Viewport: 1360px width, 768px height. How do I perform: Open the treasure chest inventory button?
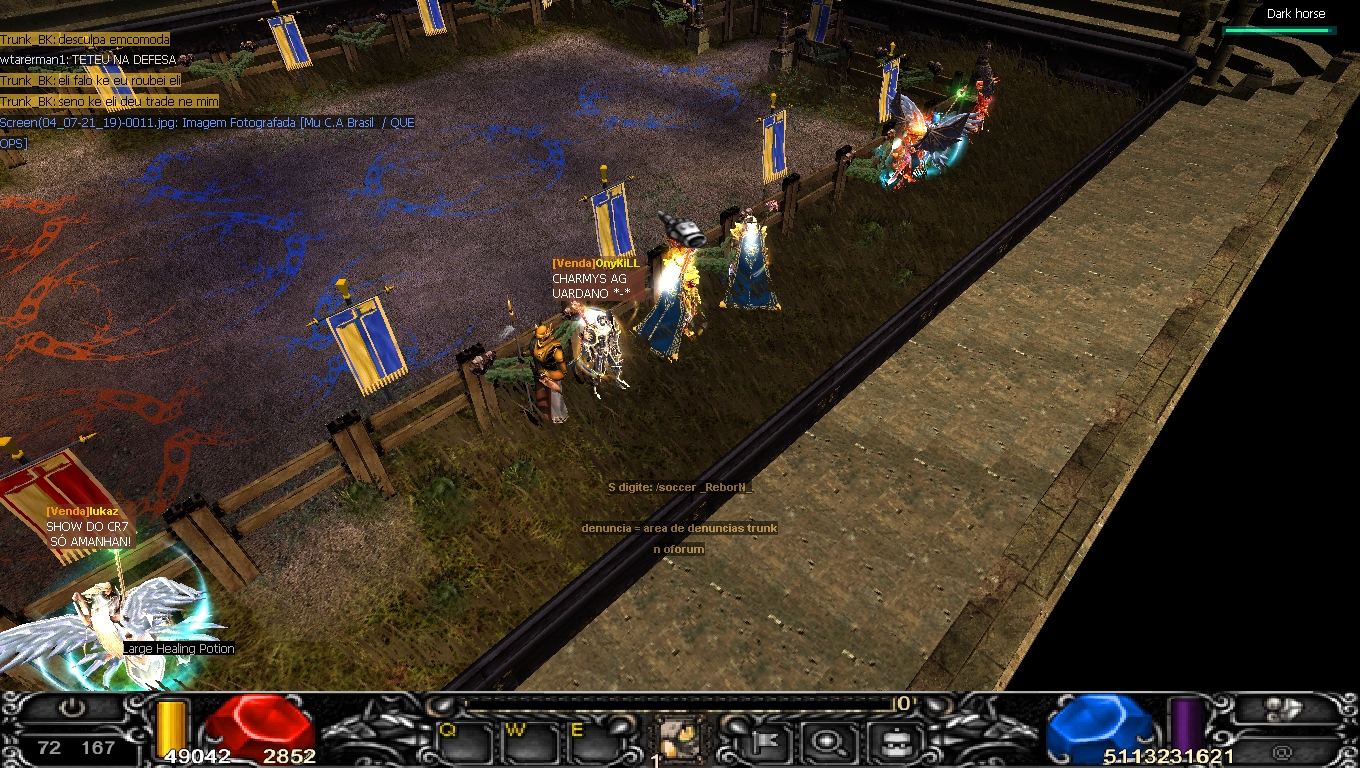pos(888,741)
